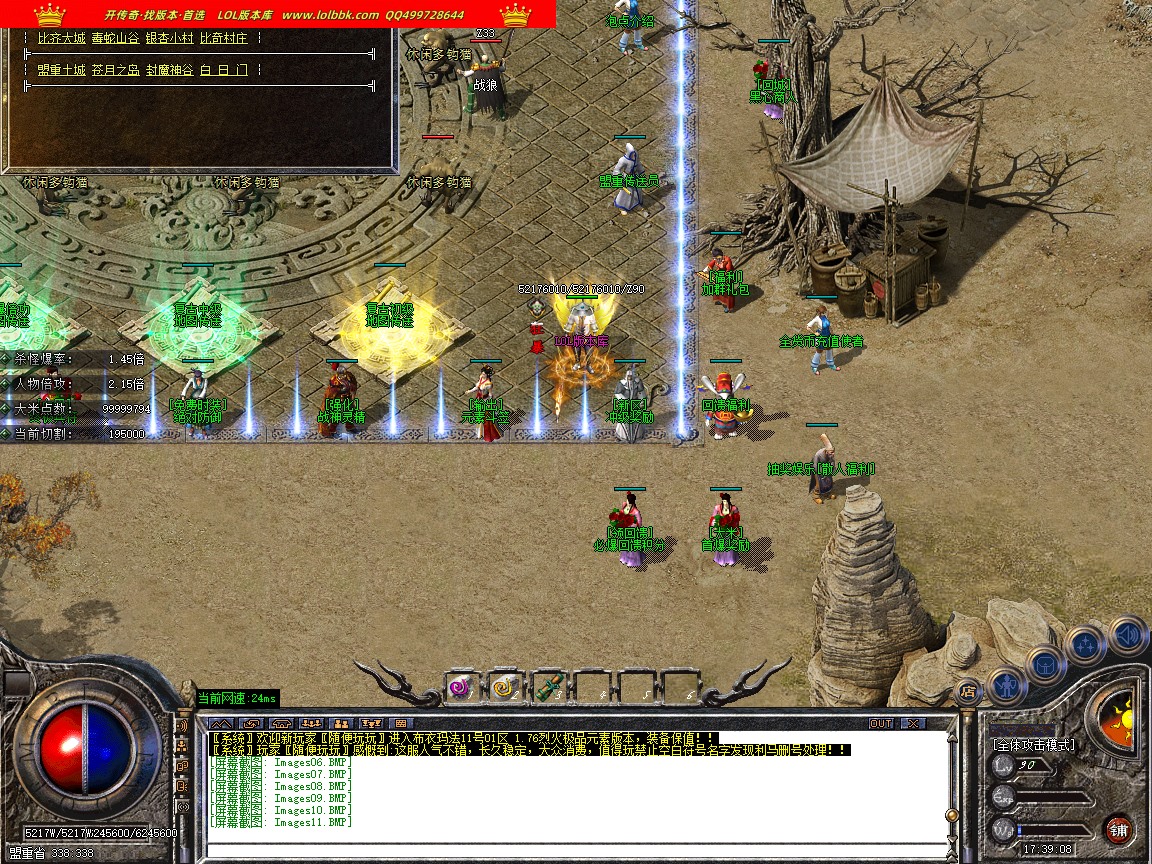Go to 盟重土城 using the link
The image size is (1152, 864).
click(61, 70)
